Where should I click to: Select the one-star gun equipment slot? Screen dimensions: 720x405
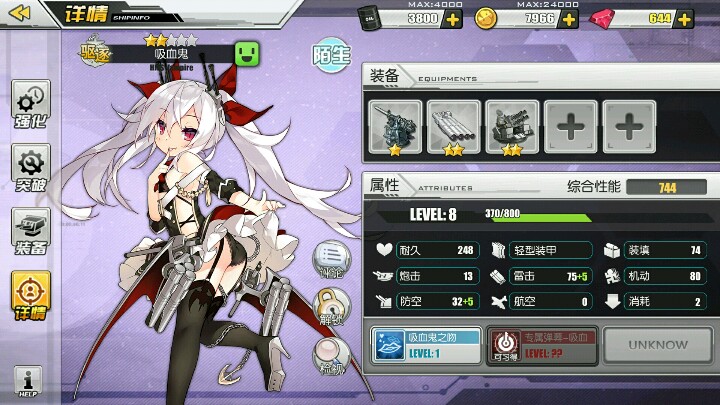coord(395,126)
